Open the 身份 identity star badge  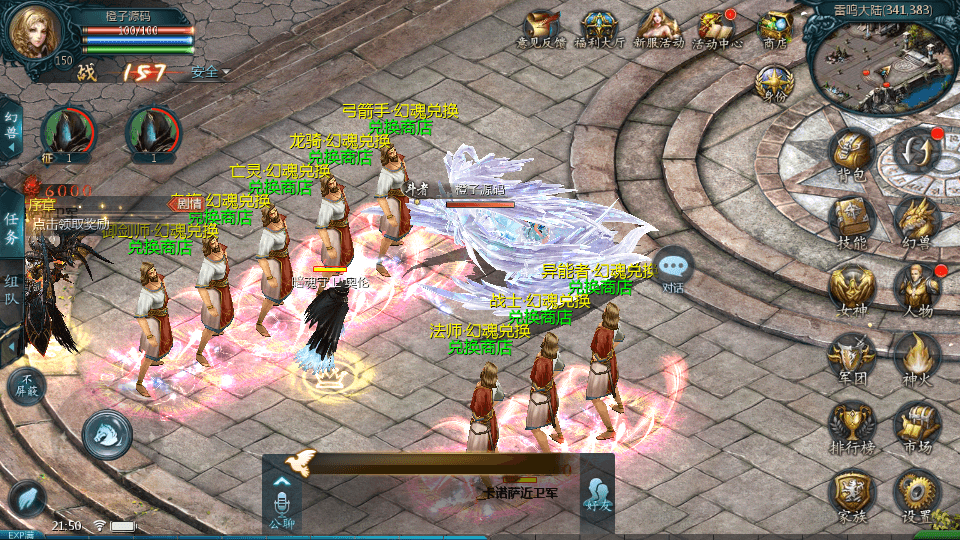773,82
